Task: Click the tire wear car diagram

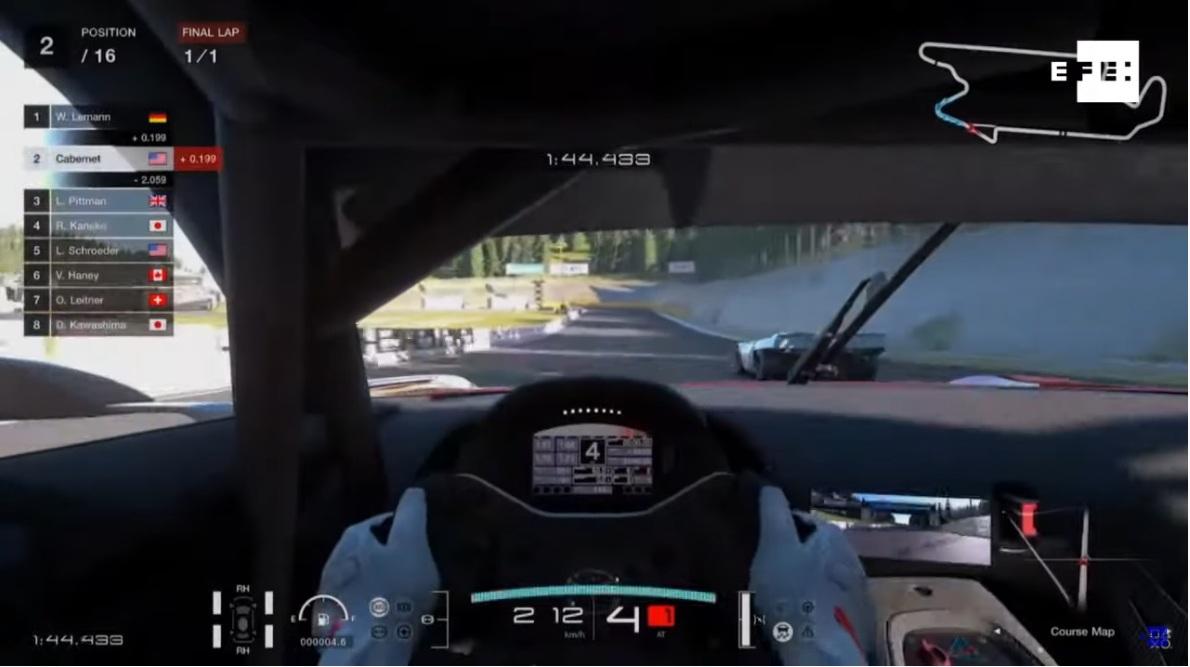Action: tap(242, 617)
